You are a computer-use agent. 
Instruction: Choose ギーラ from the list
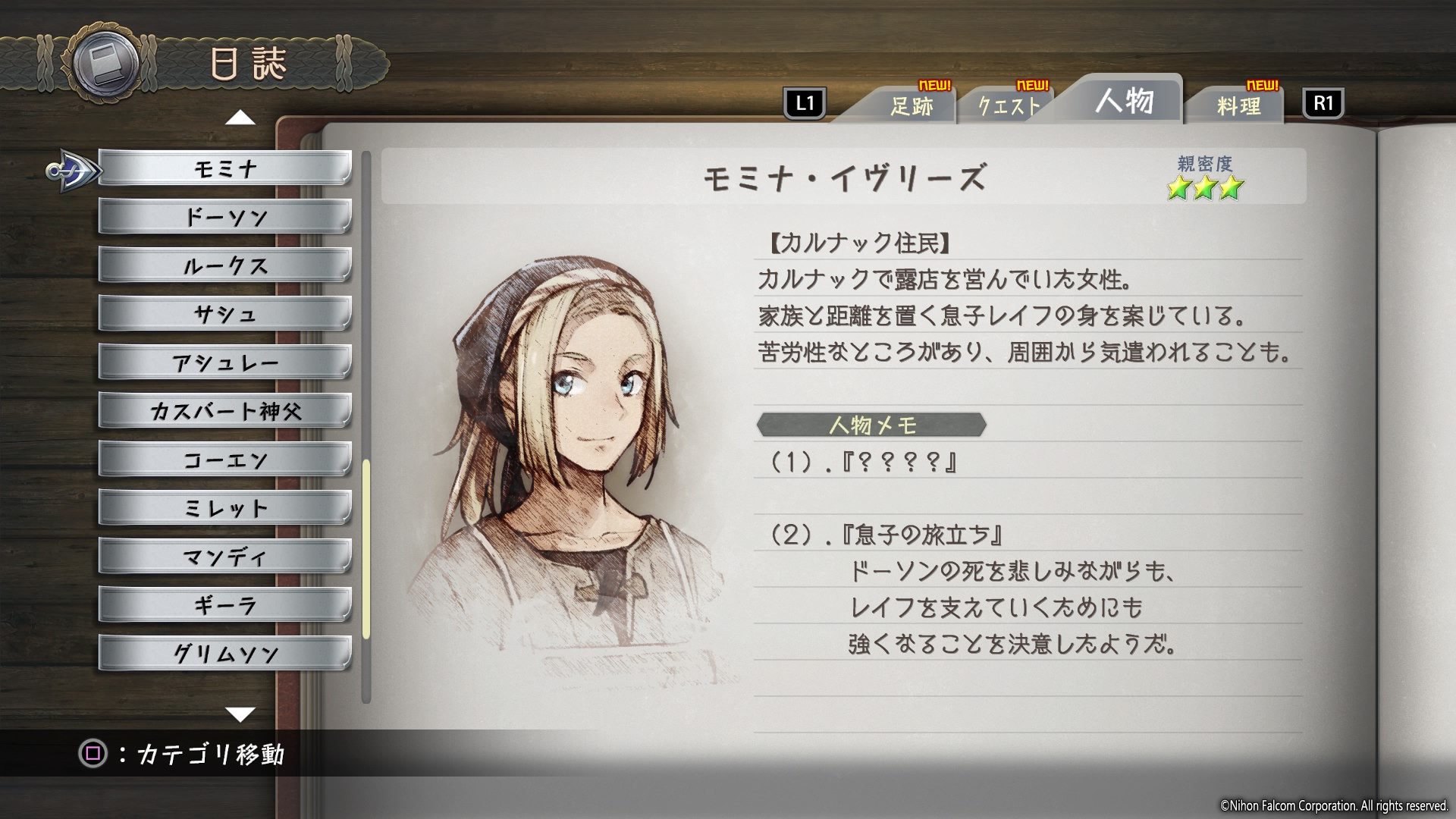[x=224, y=605]
